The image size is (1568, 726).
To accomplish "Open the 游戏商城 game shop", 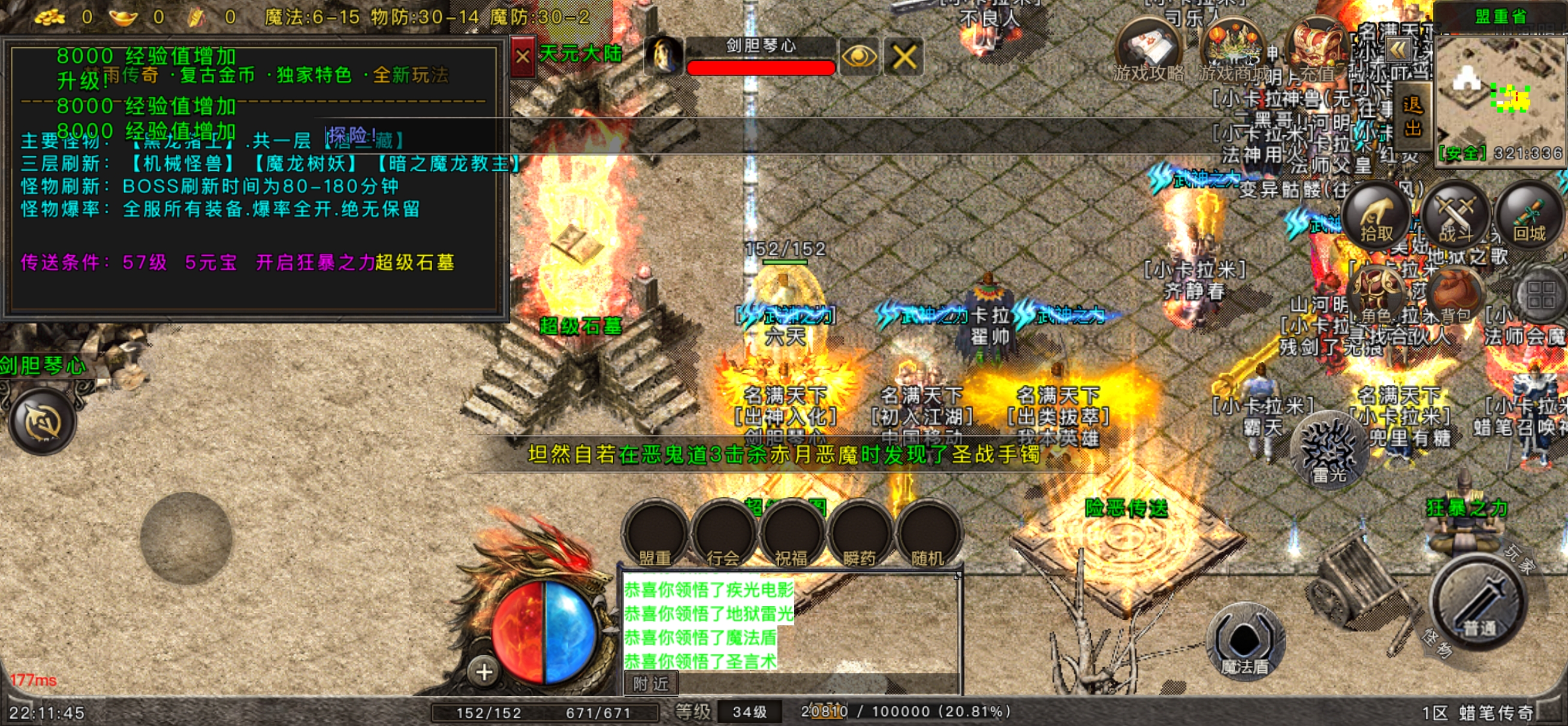I will (x=1232, y=52).
